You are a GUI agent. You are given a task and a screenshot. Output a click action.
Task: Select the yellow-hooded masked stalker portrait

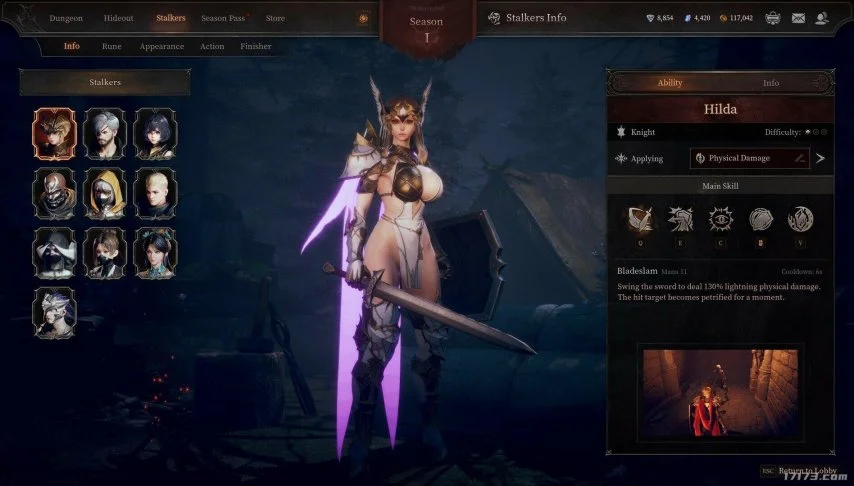(105, 193)
